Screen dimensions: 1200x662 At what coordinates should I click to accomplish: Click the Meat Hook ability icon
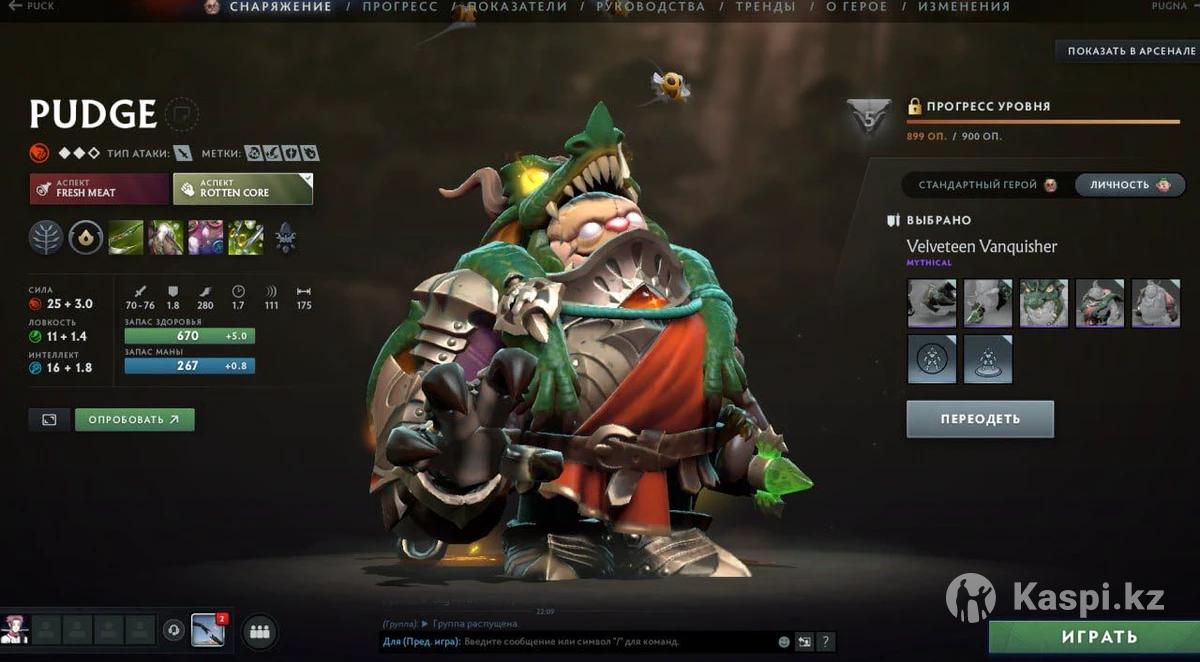click(126, 237)
